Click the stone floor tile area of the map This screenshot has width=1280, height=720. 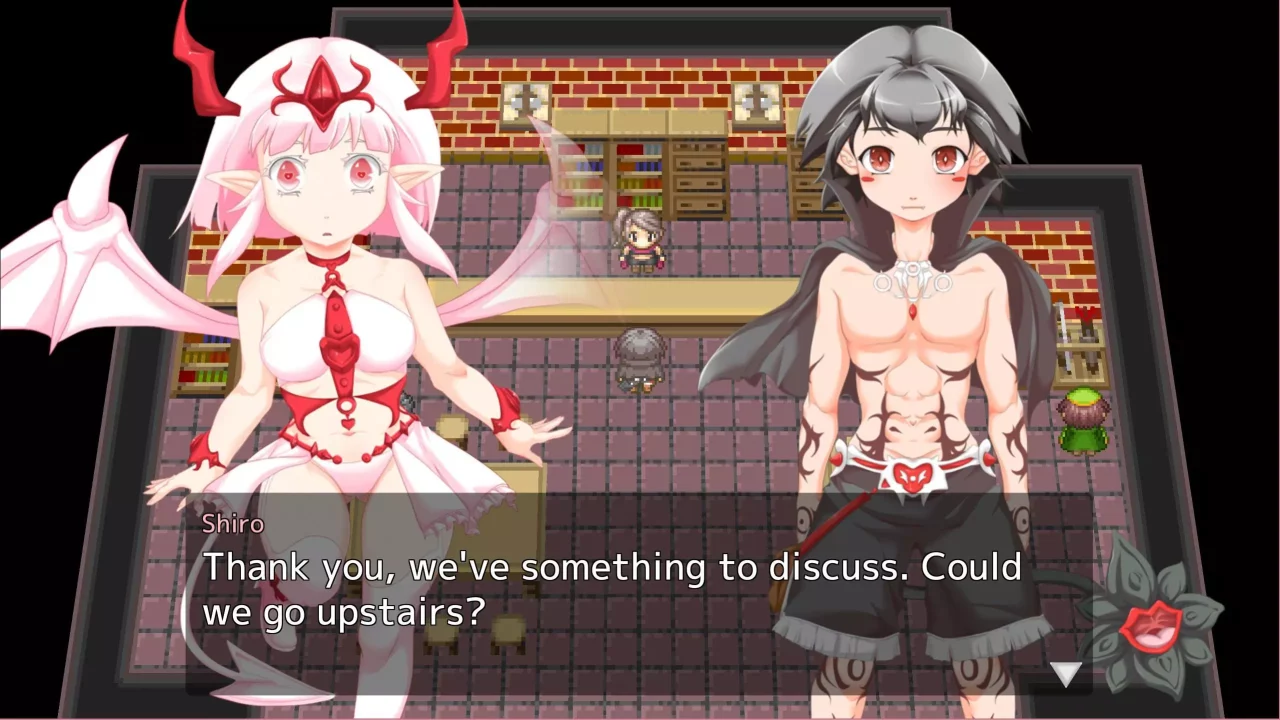(720, 440)
